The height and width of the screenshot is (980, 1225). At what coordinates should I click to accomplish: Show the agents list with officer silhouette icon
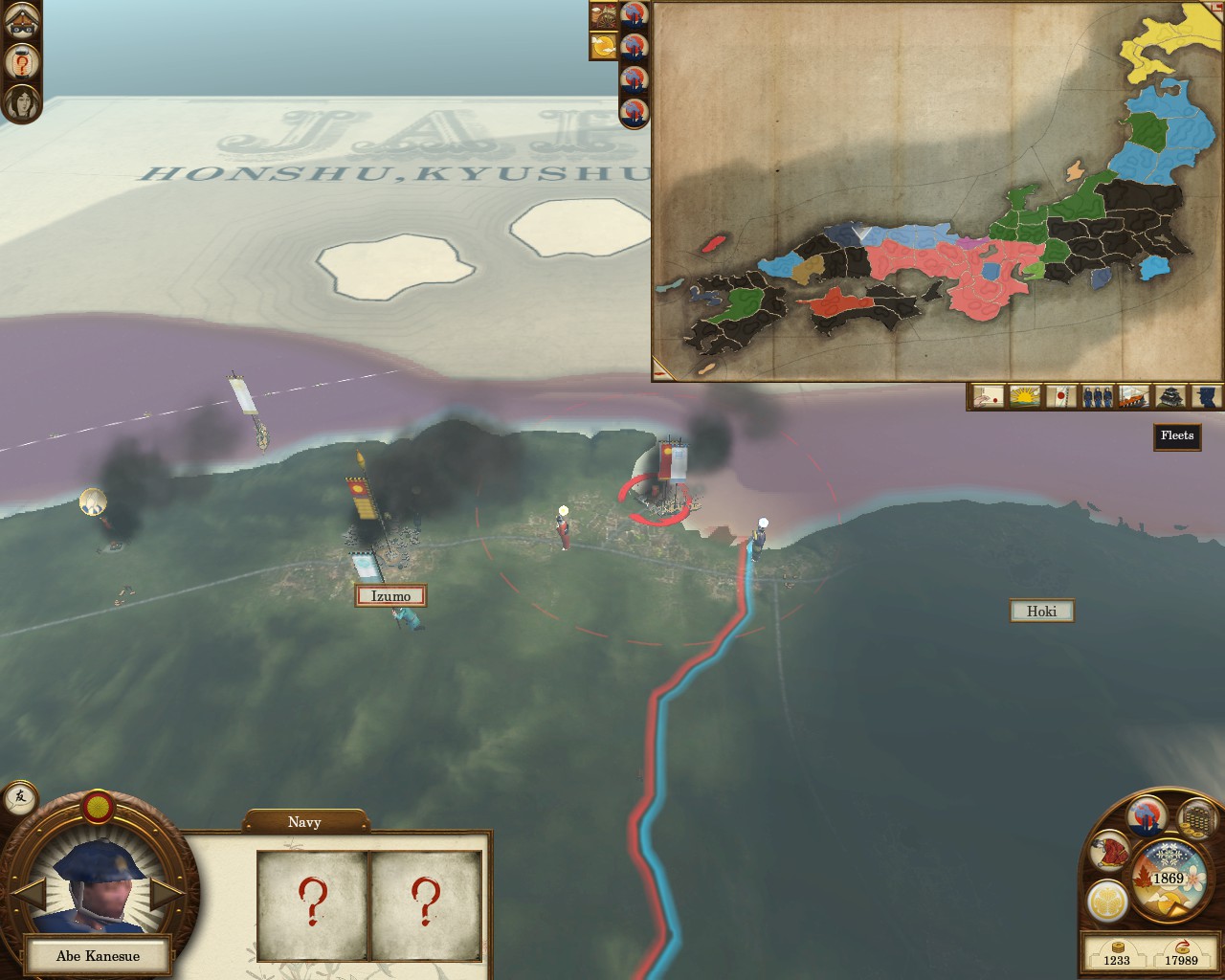point(1206,396)
